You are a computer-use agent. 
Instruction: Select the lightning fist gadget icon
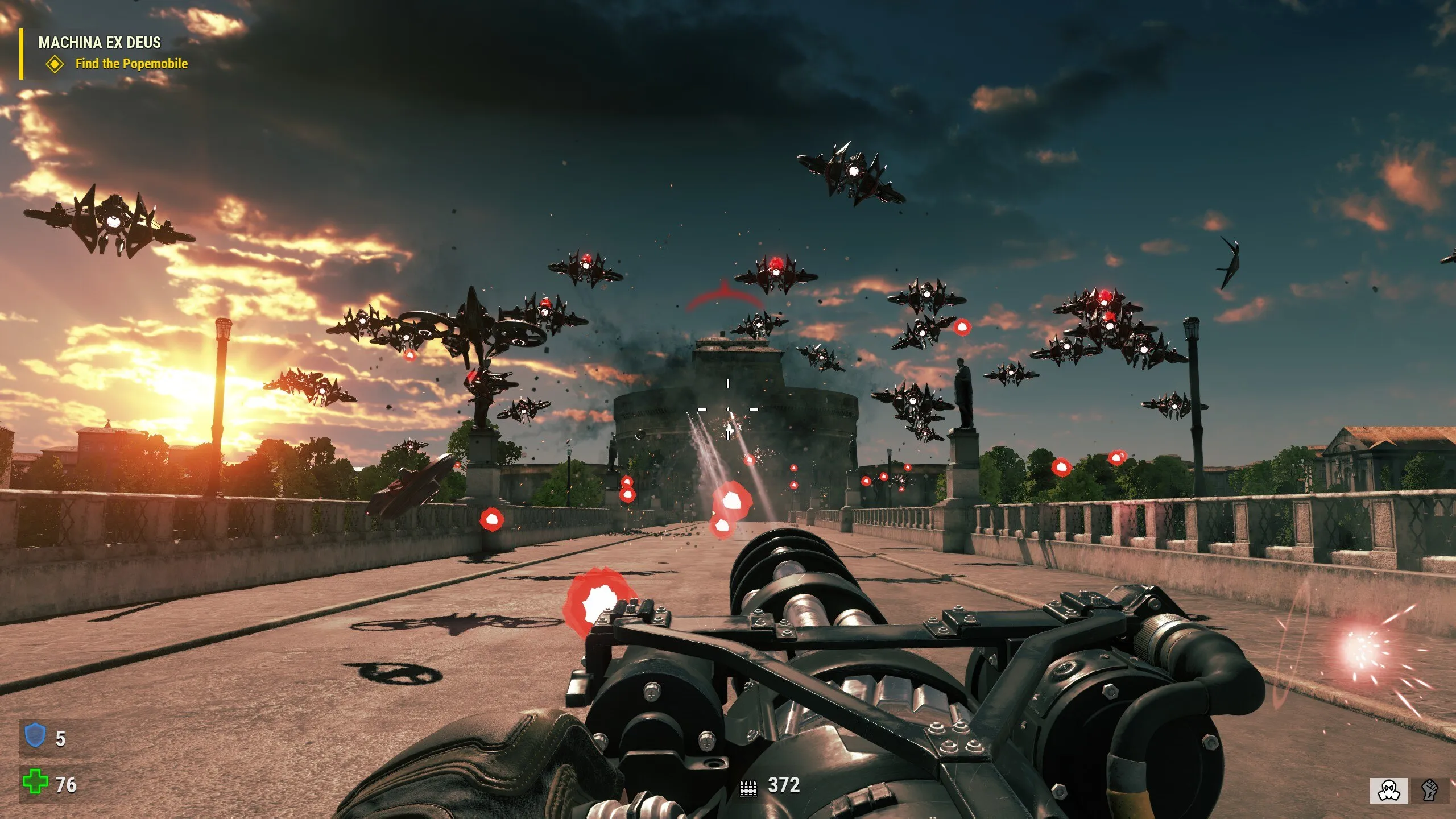[x=1429, y=791]
